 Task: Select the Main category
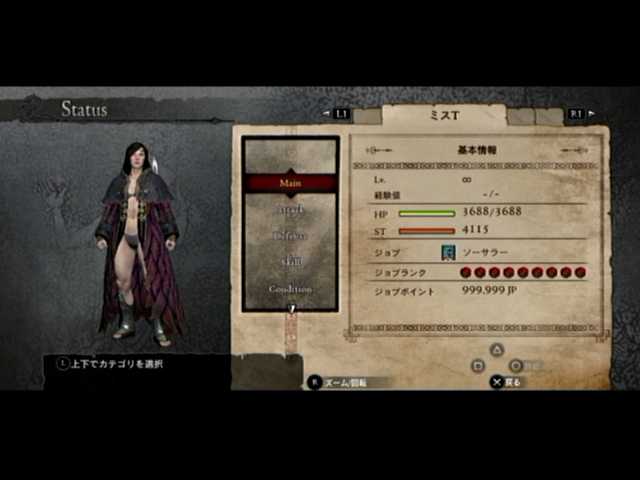tap(290, 183)
